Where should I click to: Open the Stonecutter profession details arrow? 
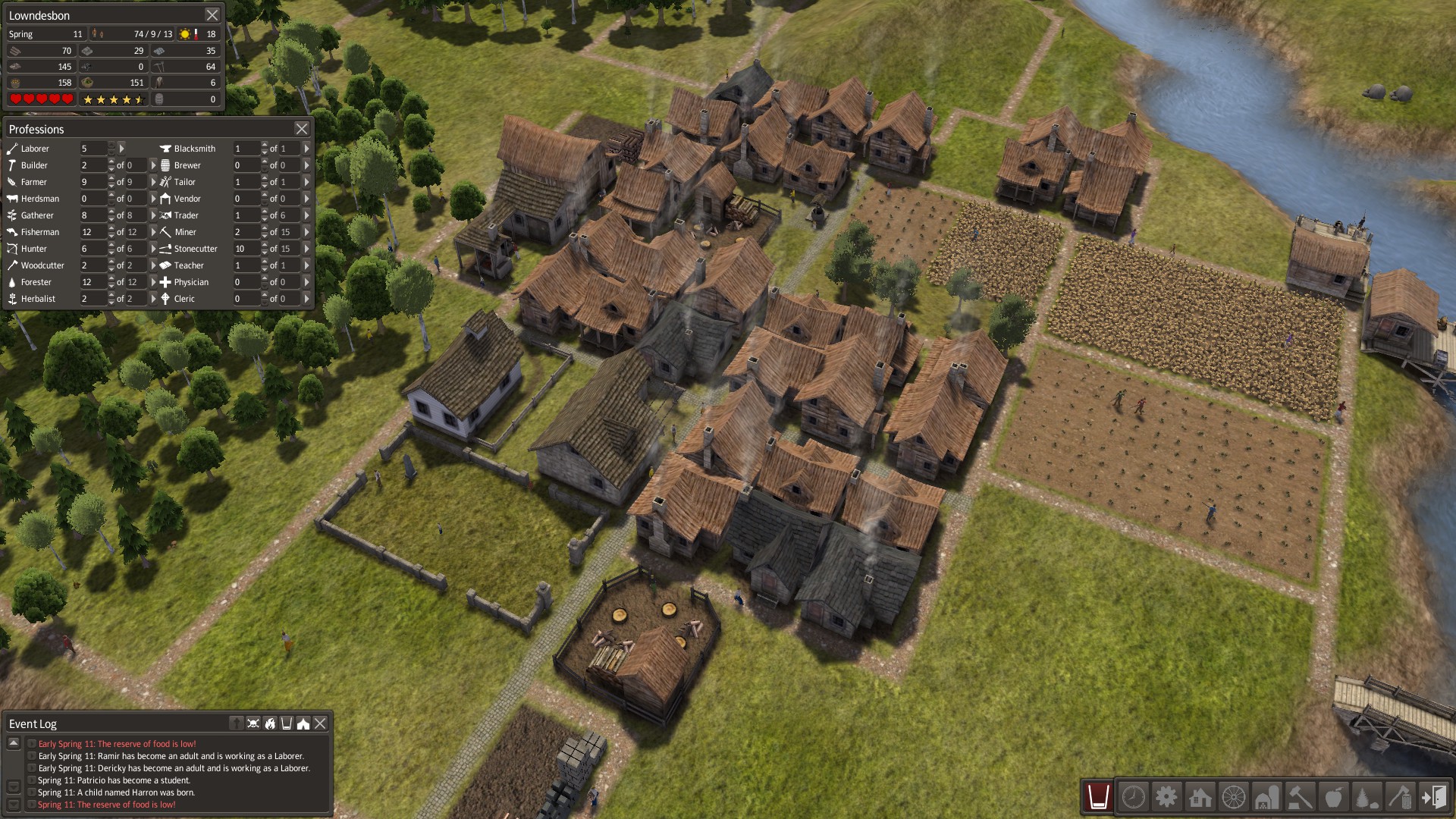point(305,248)
